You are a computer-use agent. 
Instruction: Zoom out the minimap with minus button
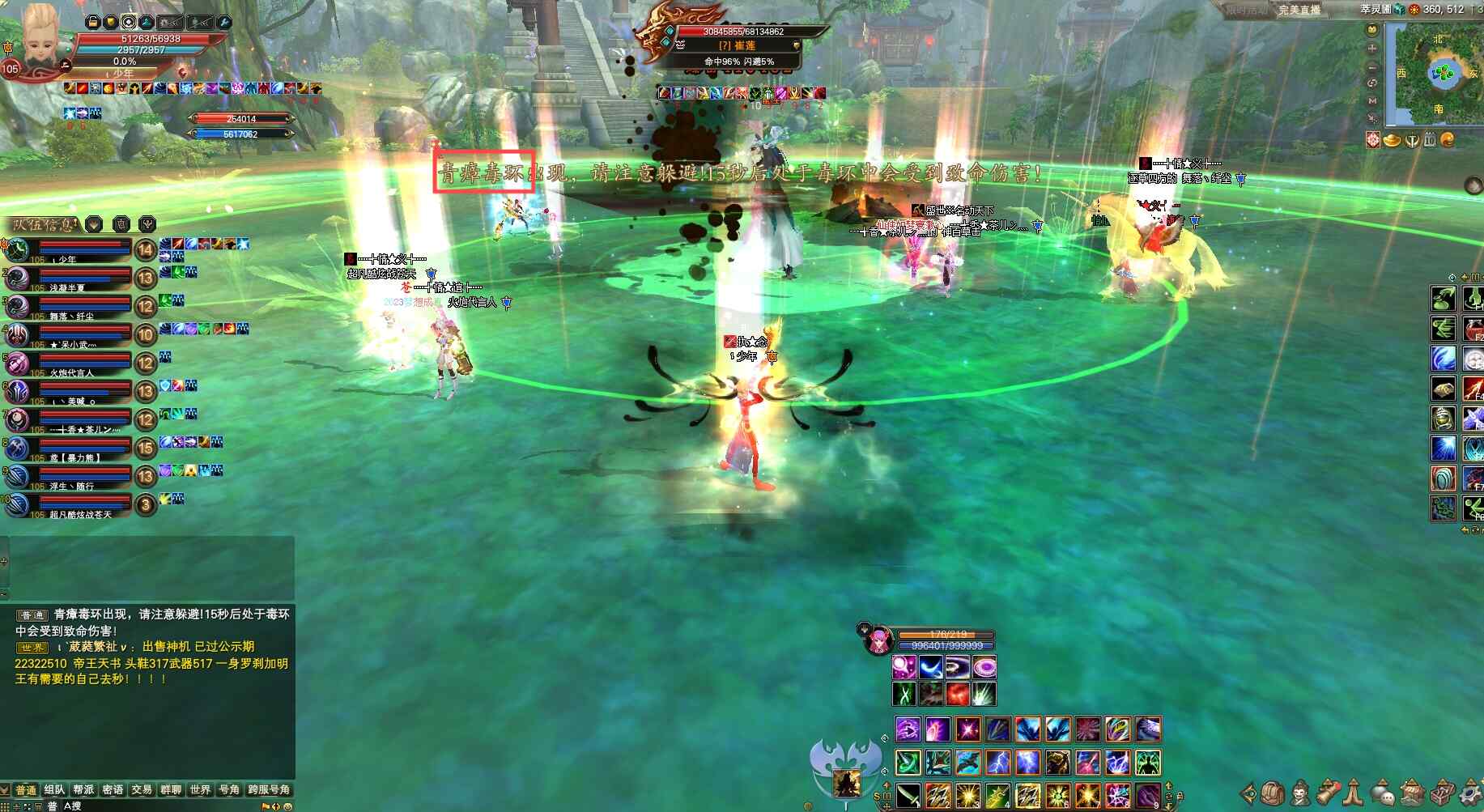click(1372, 66)
